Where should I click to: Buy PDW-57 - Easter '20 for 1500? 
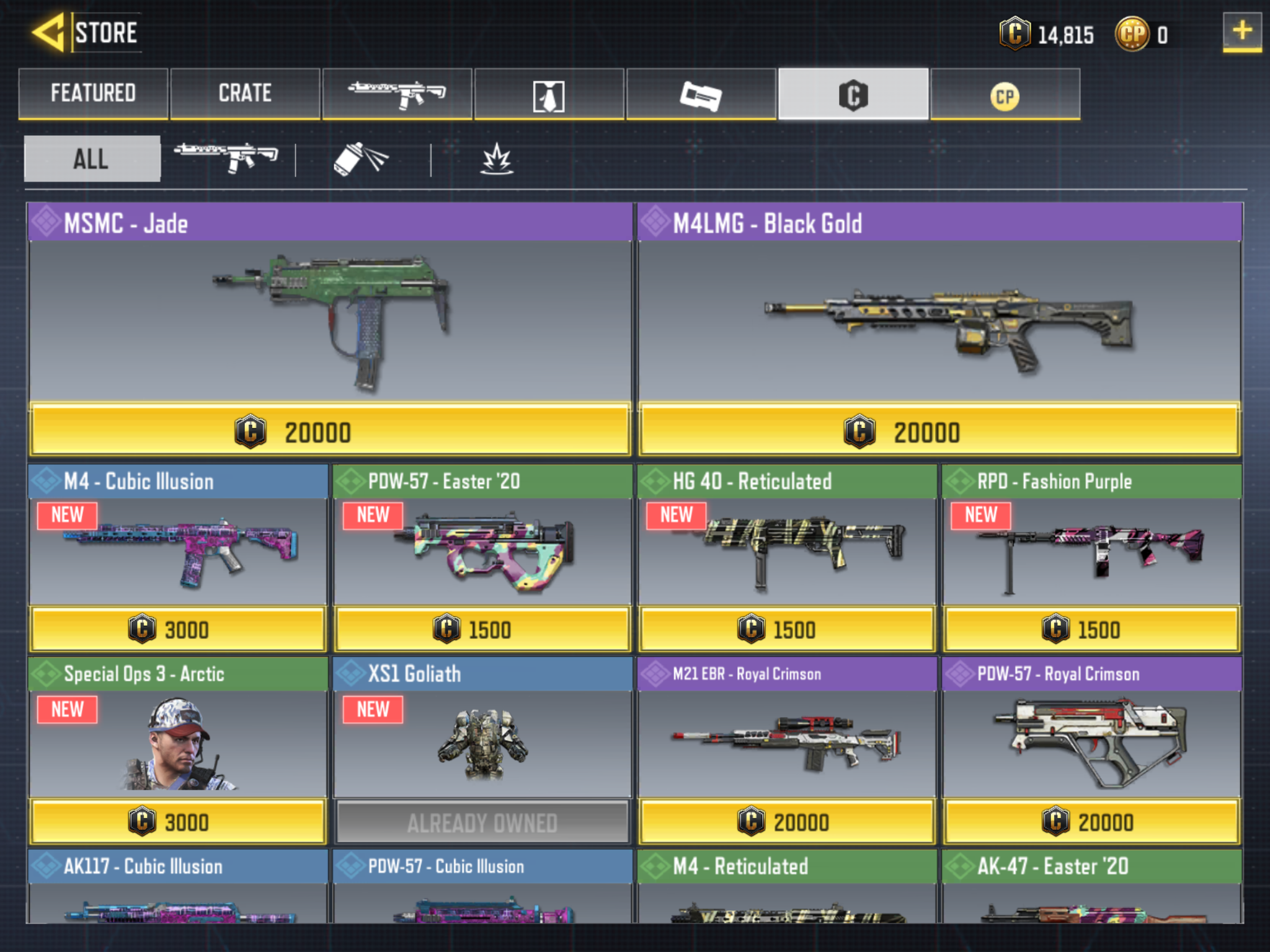pyautogui.click(x=482, y=629)
